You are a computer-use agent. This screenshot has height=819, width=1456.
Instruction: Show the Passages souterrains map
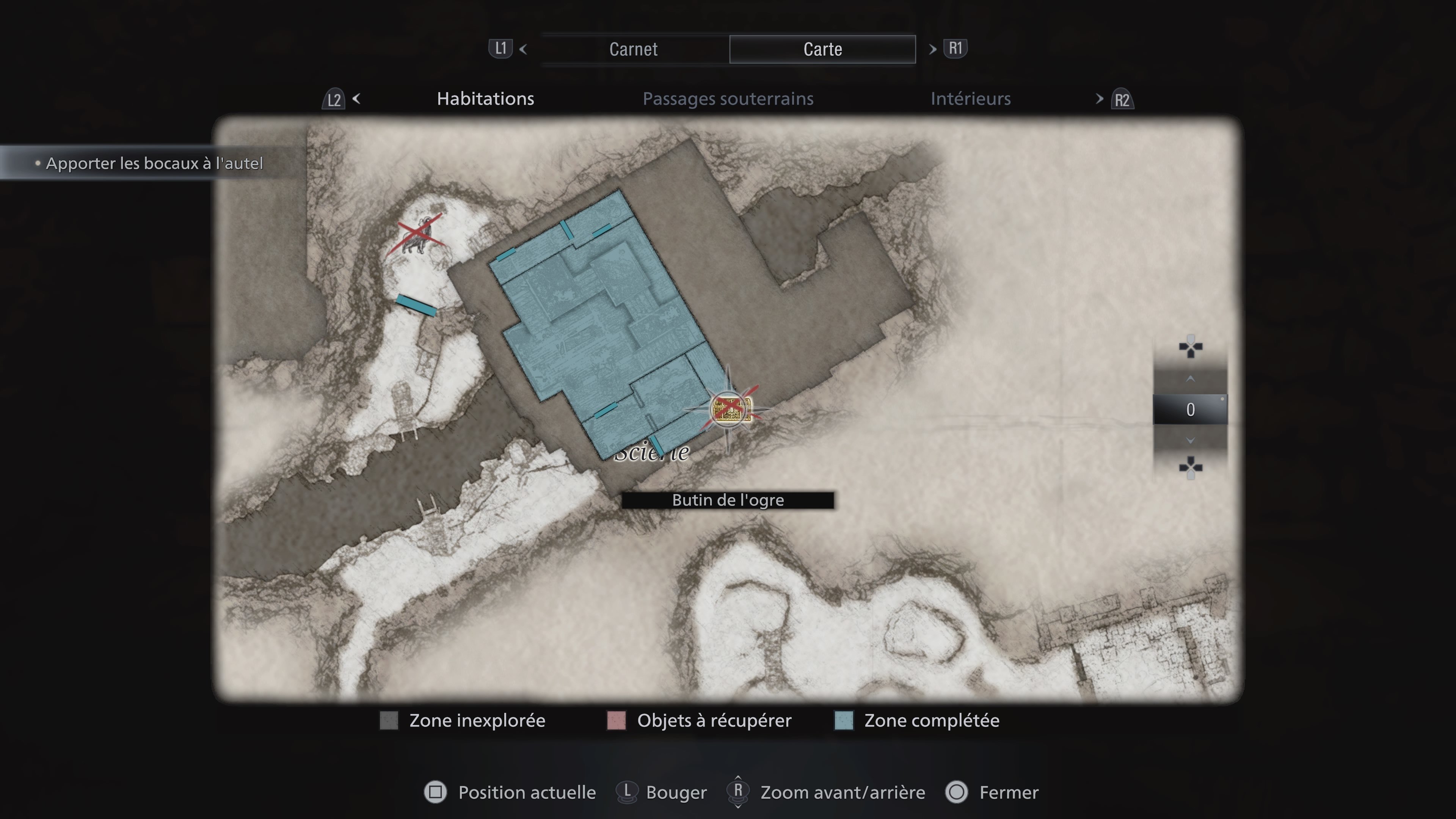[728, 99]
